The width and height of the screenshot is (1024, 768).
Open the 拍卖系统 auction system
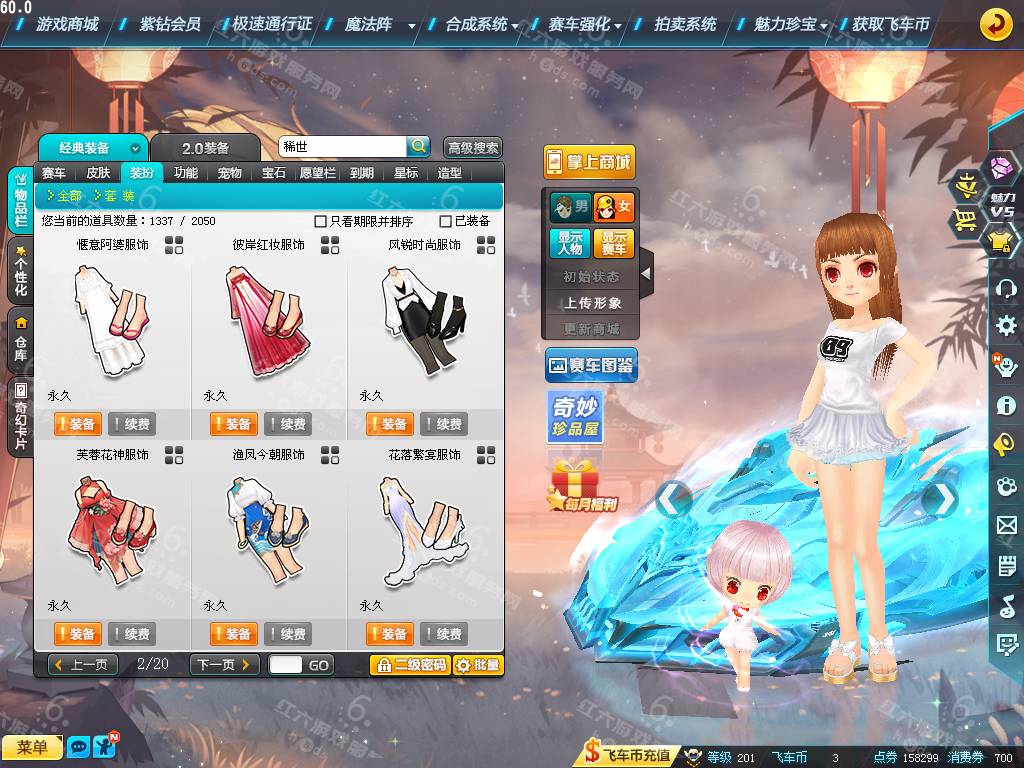[x=685, y=24]
